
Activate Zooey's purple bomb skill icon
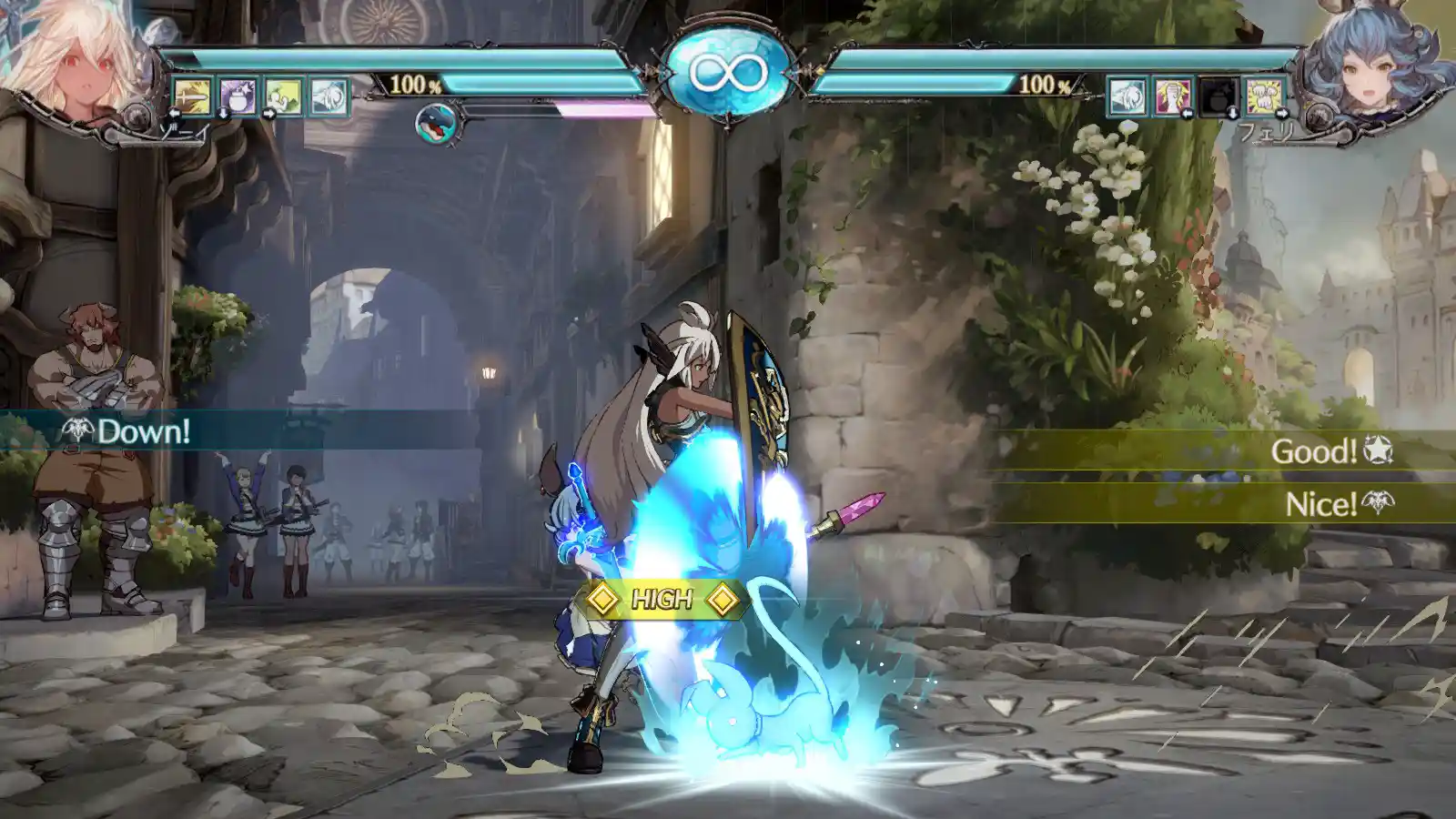[238, 96]
